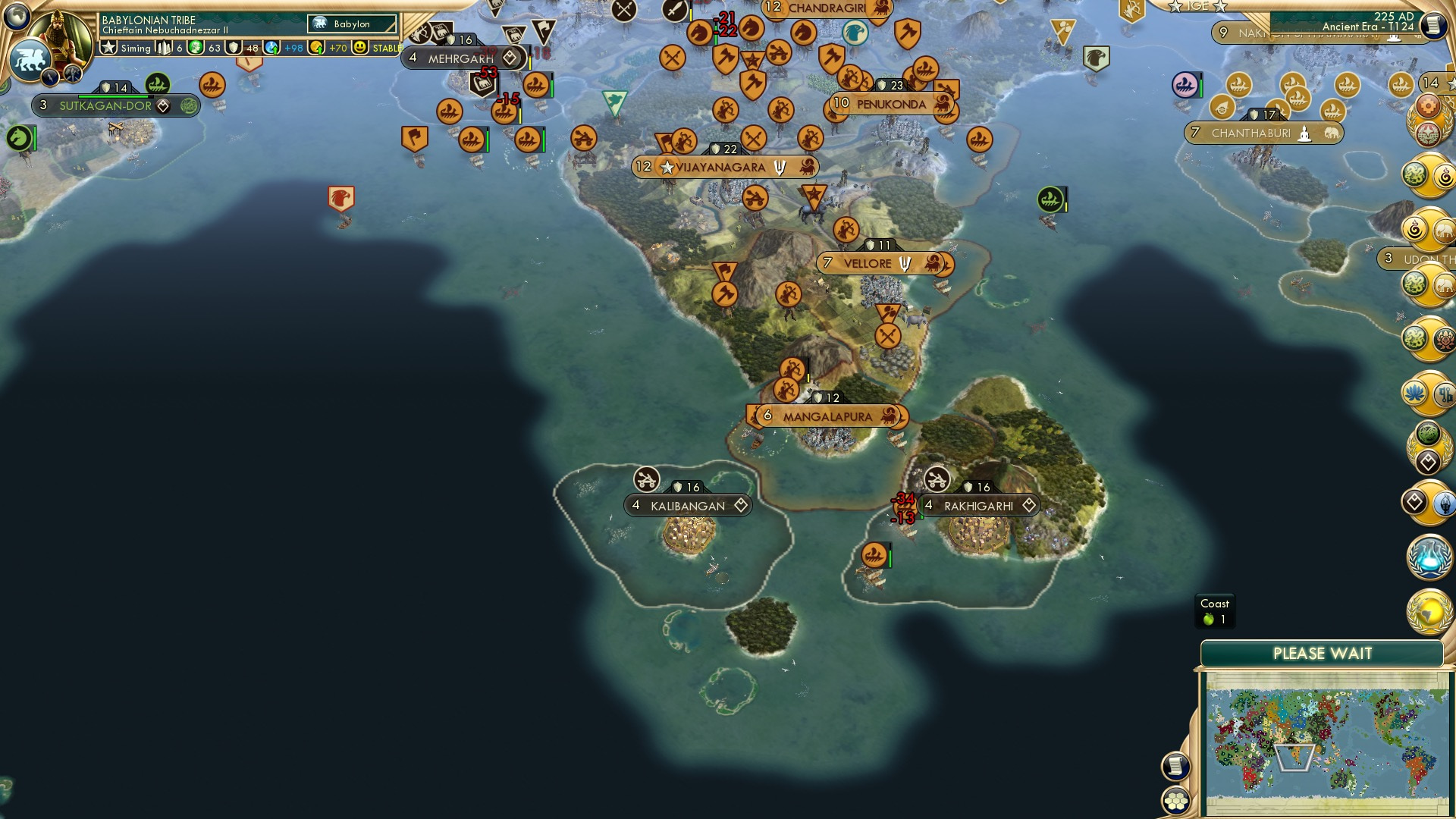Click the gold coin icon showing +70

(x=318, y=48)
